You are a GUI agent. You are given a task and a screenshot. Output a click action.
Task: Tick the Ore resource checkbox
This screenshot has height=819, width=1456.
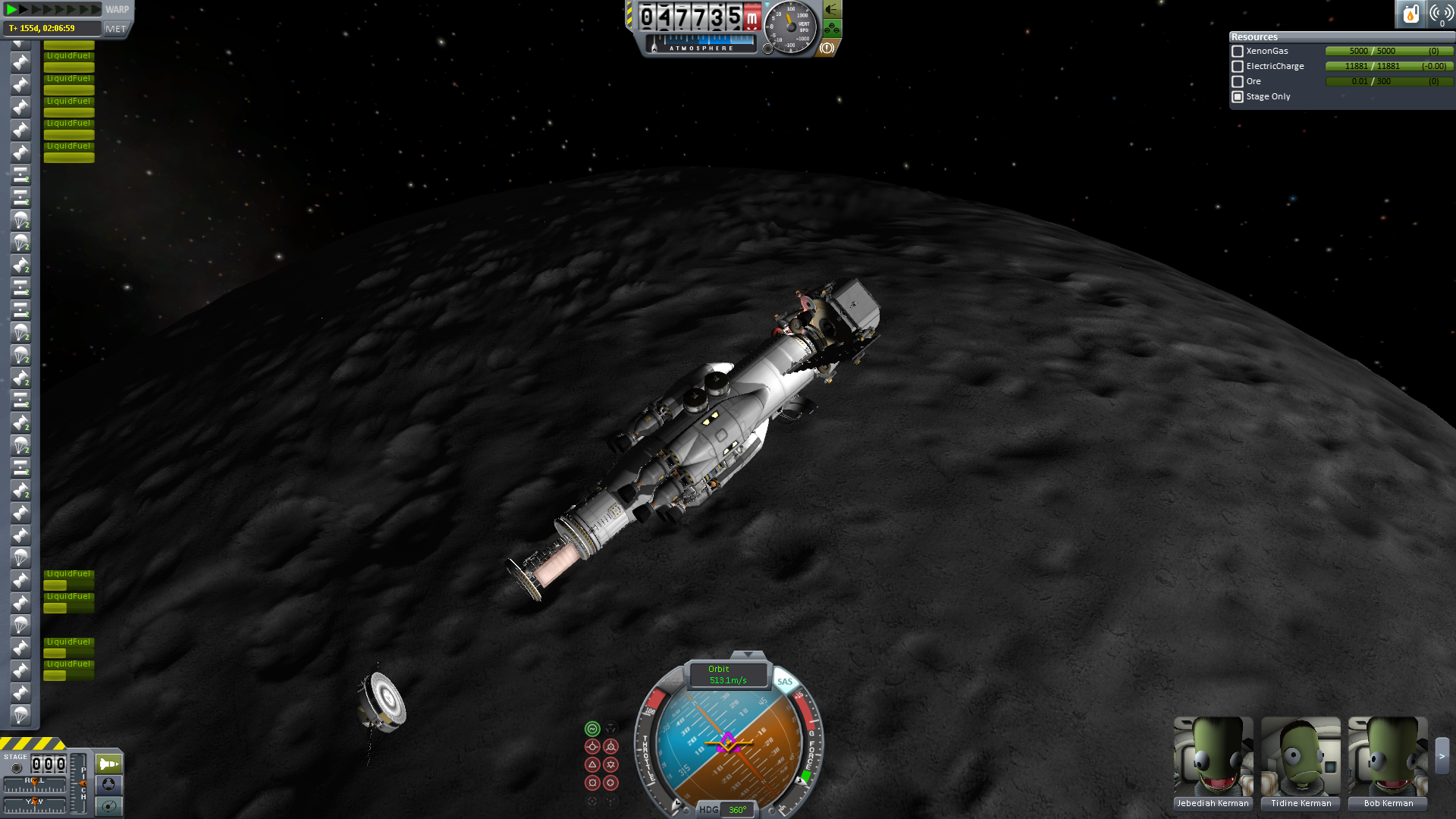pos(1238,82)
